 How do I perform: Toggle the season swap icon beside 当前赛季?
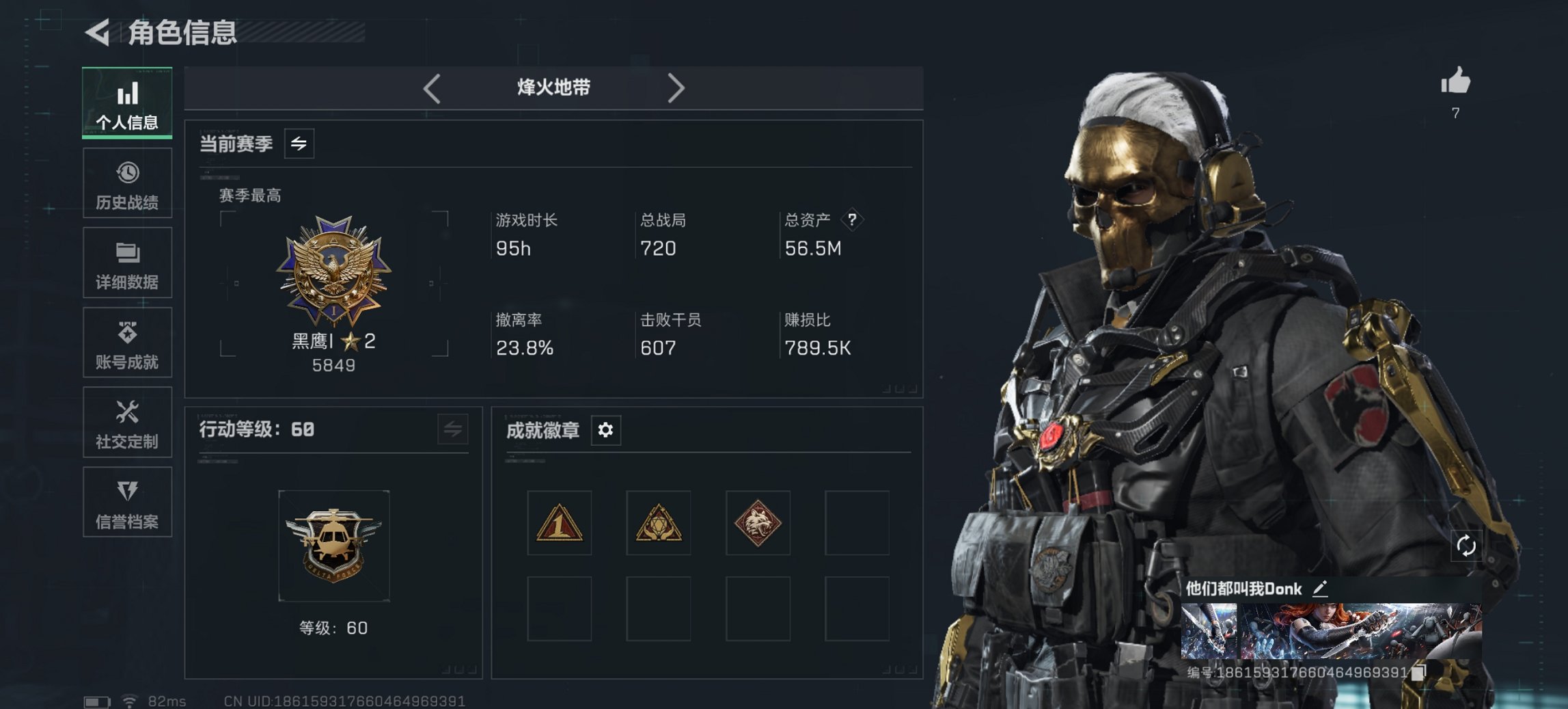pyautogui.click(x=299, y=144)
